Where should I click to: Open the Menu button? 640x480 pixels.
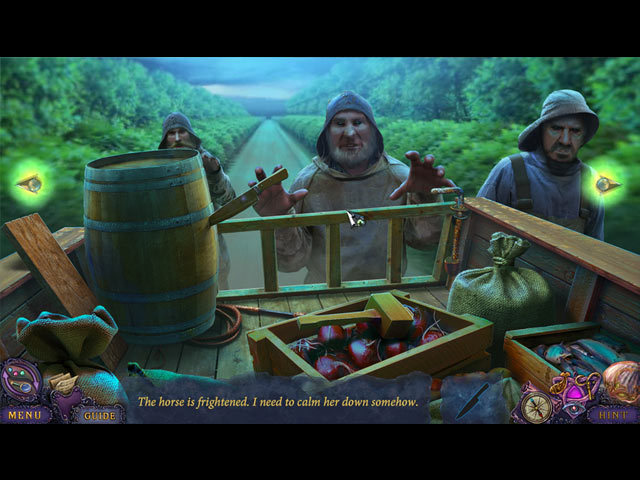pos(24,413)
